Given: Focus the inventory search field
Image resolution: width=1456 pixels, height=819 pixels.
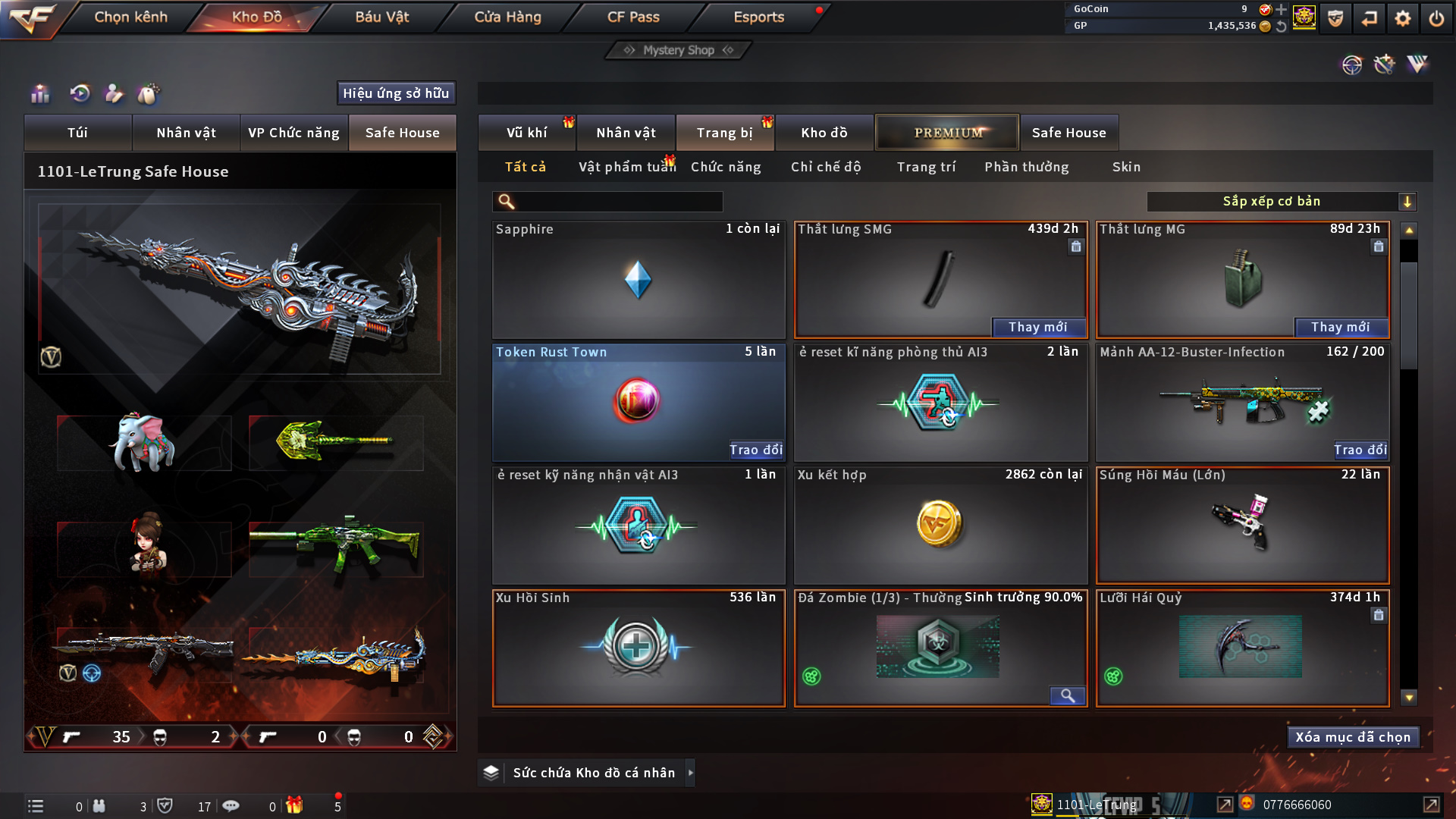Looking at the screenshot, I should click(618, 202).
